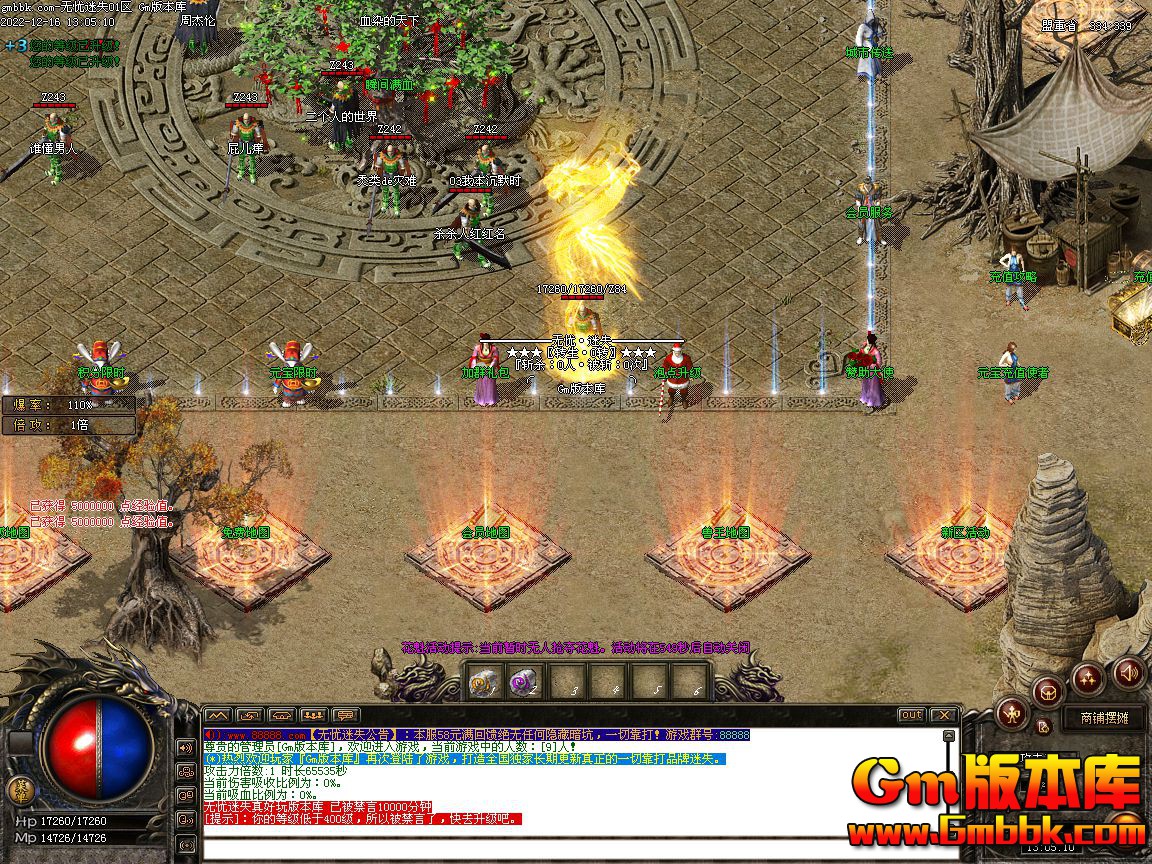Viewport: 1152px width, 864px height.
Task: Open the character figure round icon
Action: click(1012, 712)
